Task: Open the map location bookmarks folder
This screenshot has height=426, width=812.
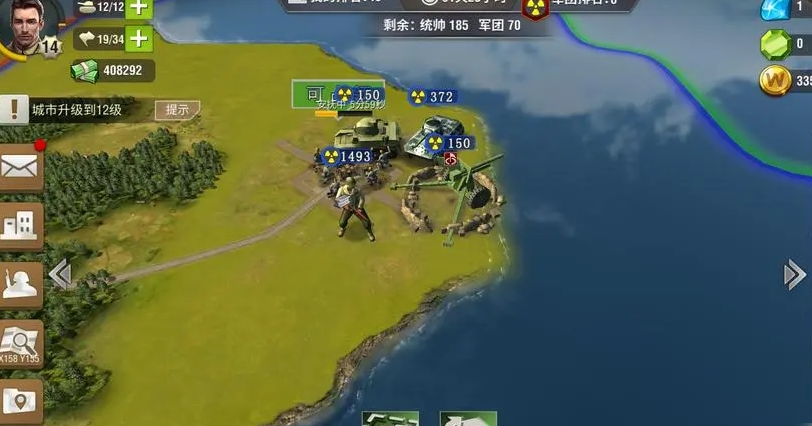Action: [21, 399]
